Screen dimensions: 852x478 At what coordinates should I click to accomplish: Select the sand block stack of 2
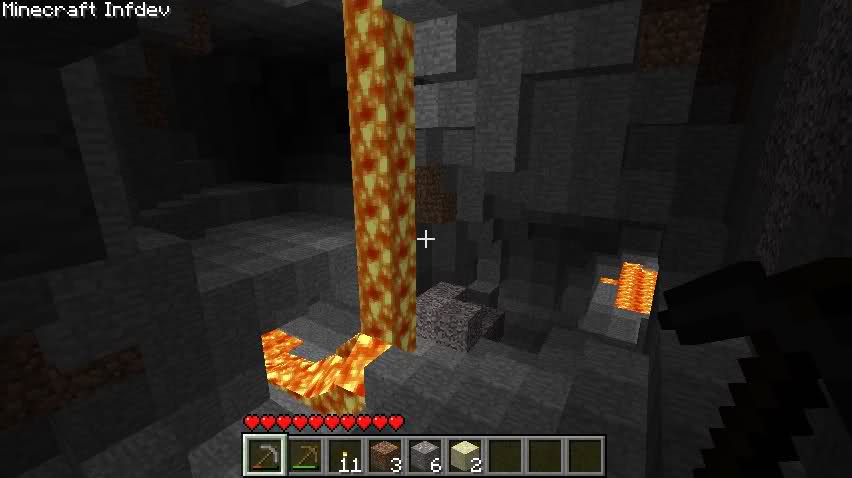coord(465,456)
